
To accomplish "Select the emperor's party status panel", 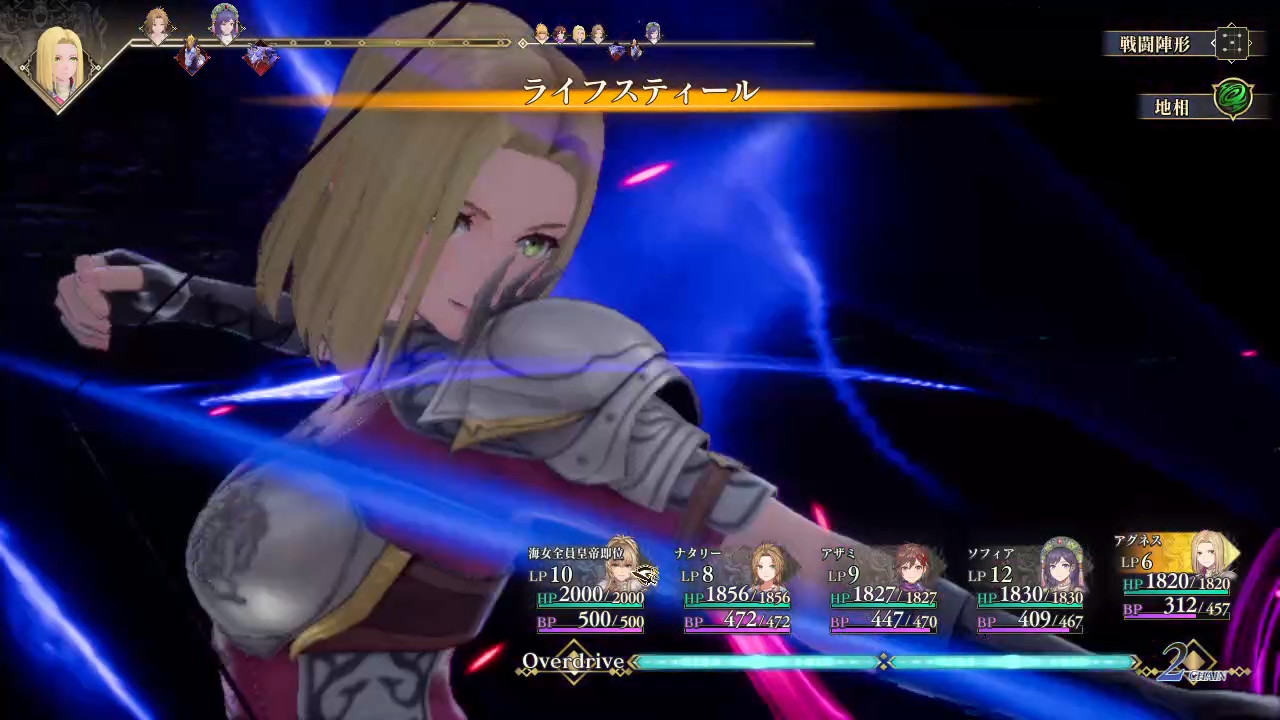I will [x=588, y=588].
